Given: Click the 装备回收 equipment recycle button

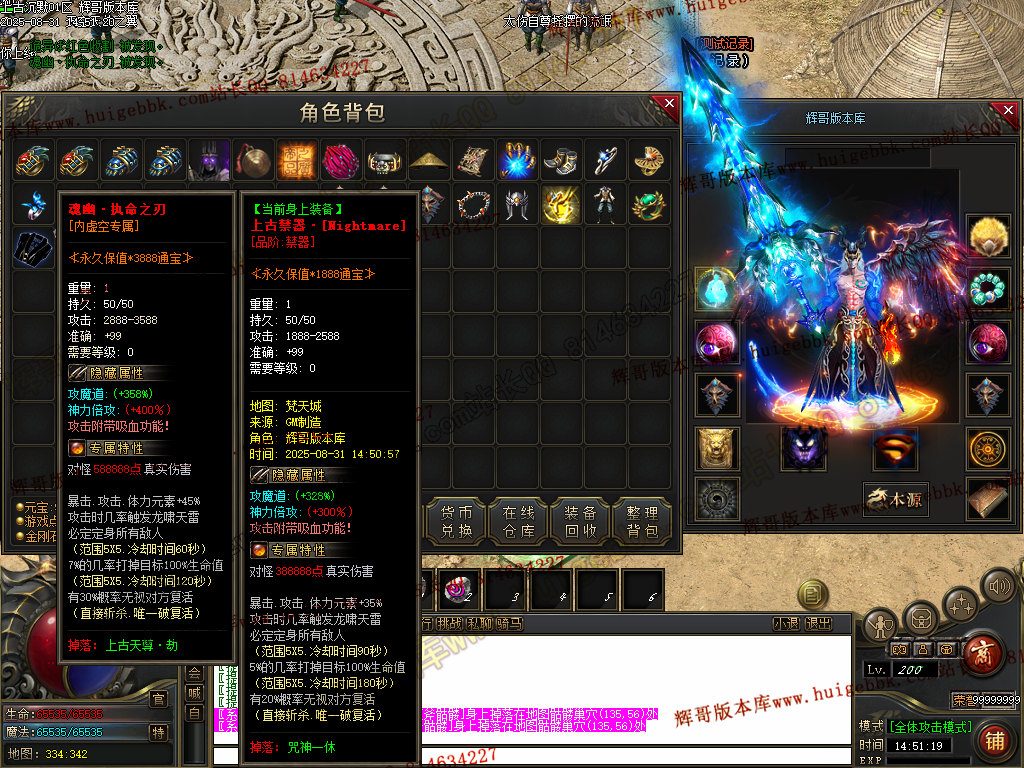Looking at the screenshot, I should pos(580,521).
